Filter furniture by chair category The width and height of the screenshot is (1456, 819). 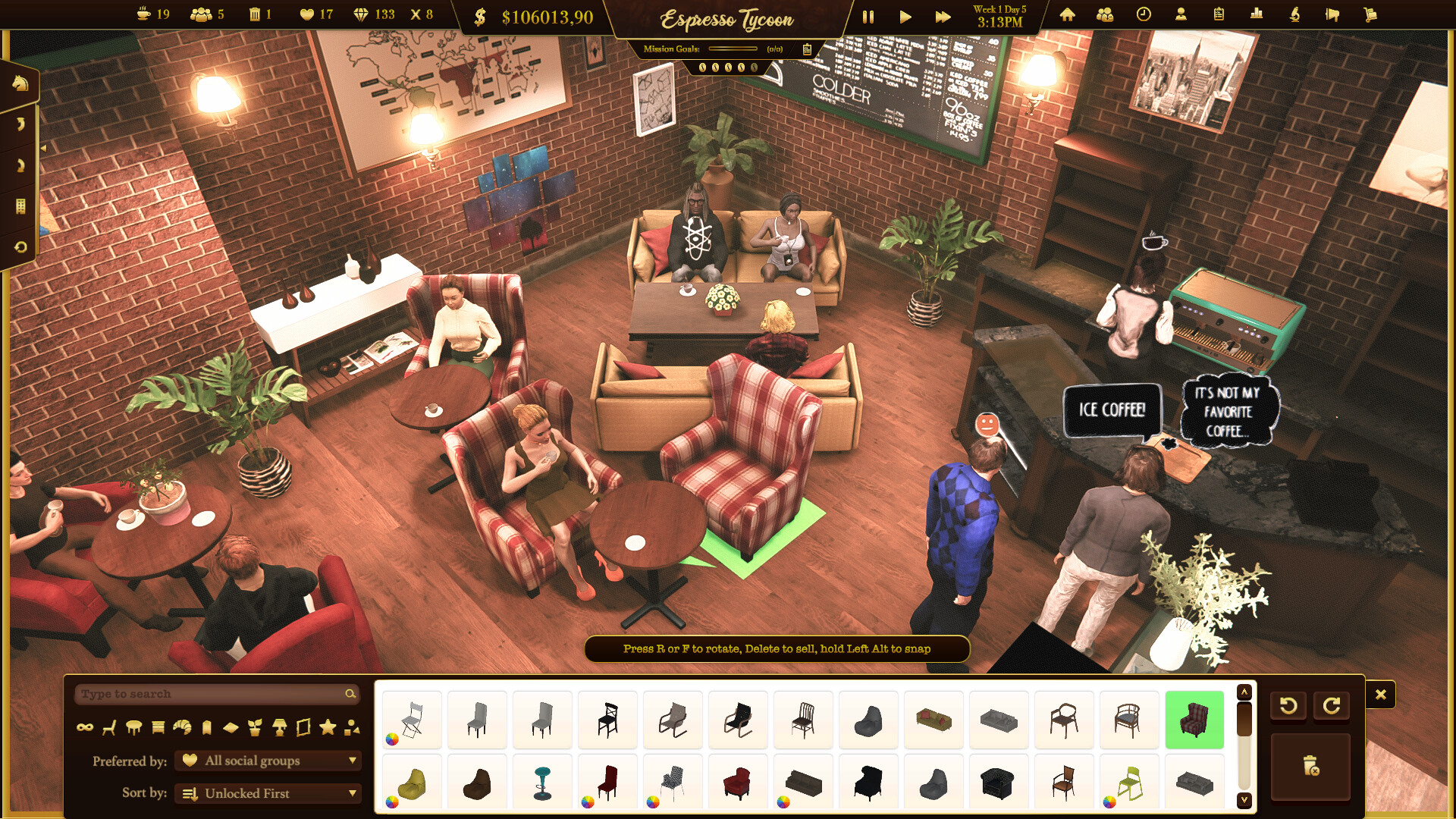(x=109, y=728)
